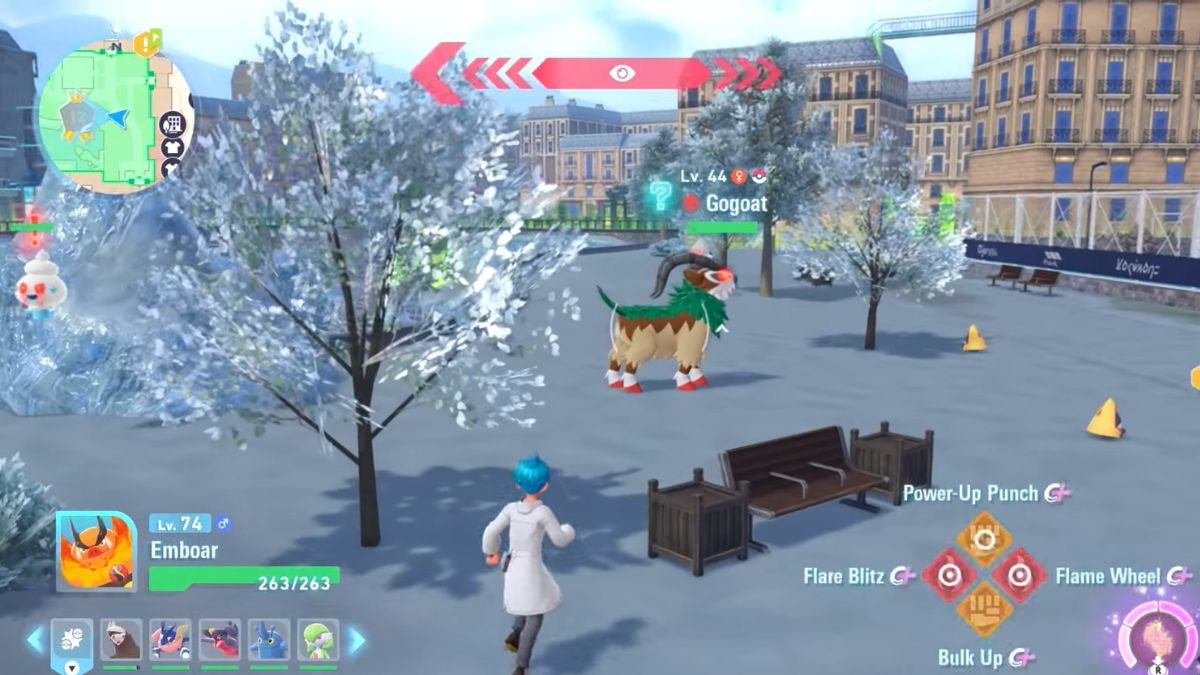Screen dimensions: 1200x675
Task: Select Emboar's portrait
Action: click(x=96, y=552)
